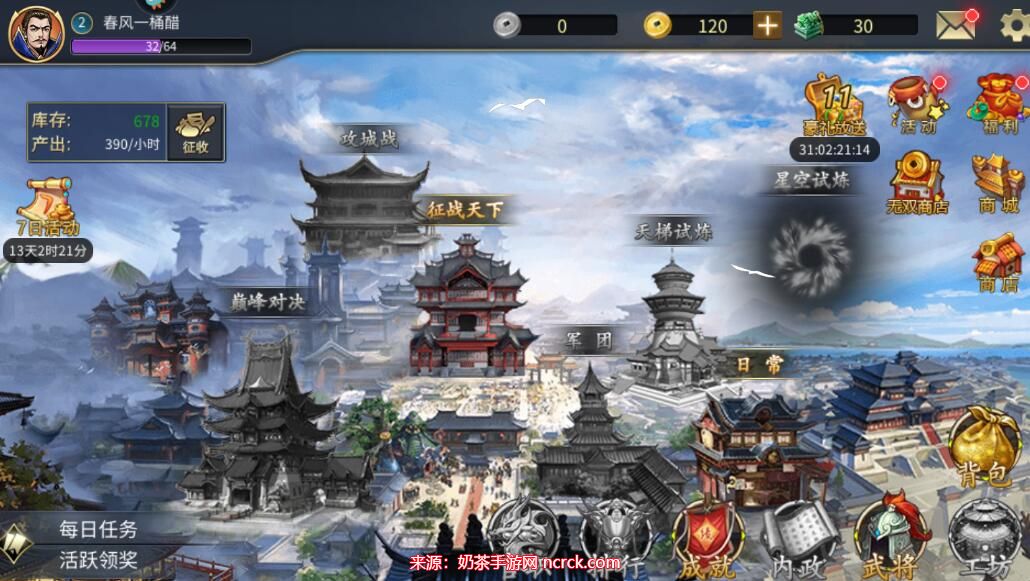Open the 7日活动 event scroll
This screenshot has height=581, width=1030.
(48, 210)
